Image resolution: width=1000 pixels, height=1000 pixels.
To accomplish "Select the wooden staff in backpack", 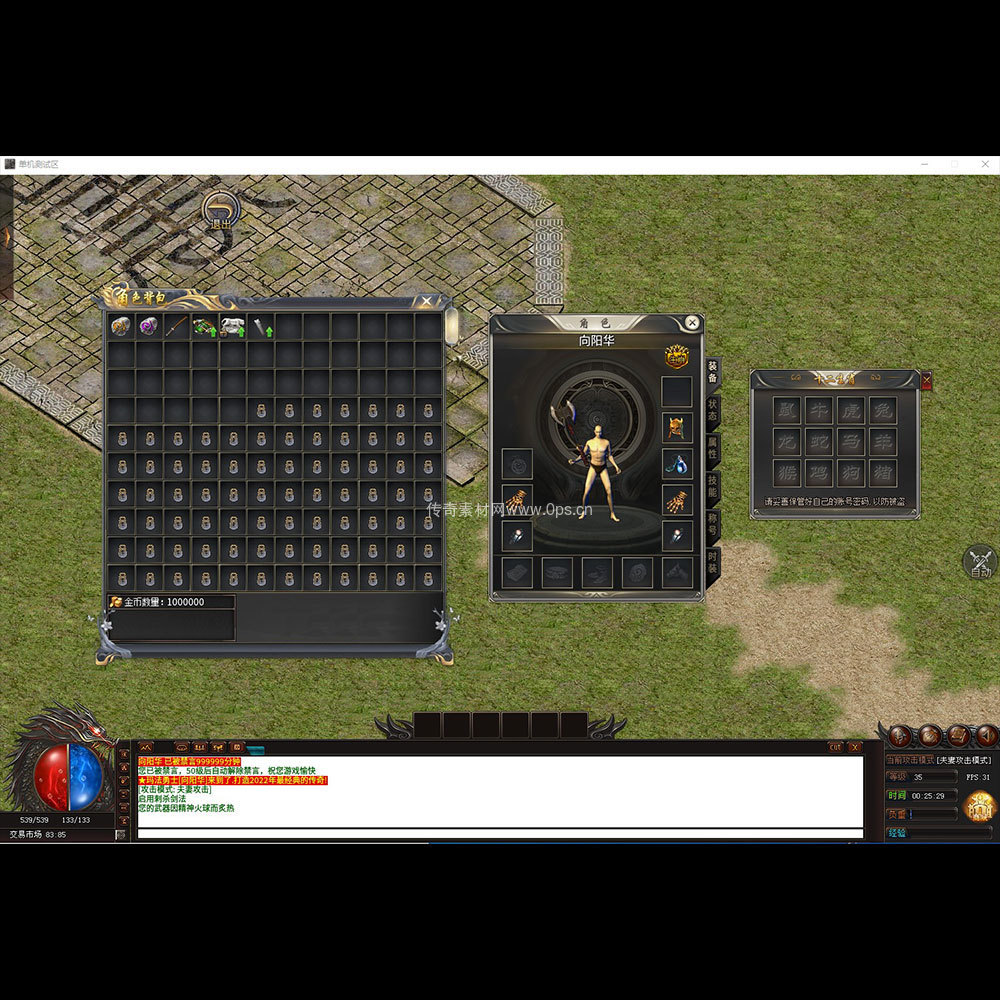I will [177, 326].
